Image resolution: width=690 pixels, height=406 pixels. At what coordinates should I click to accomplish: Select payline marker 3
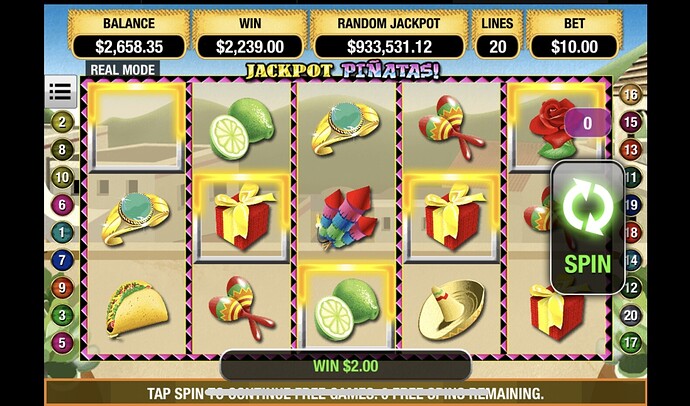(x=63, y=315)
